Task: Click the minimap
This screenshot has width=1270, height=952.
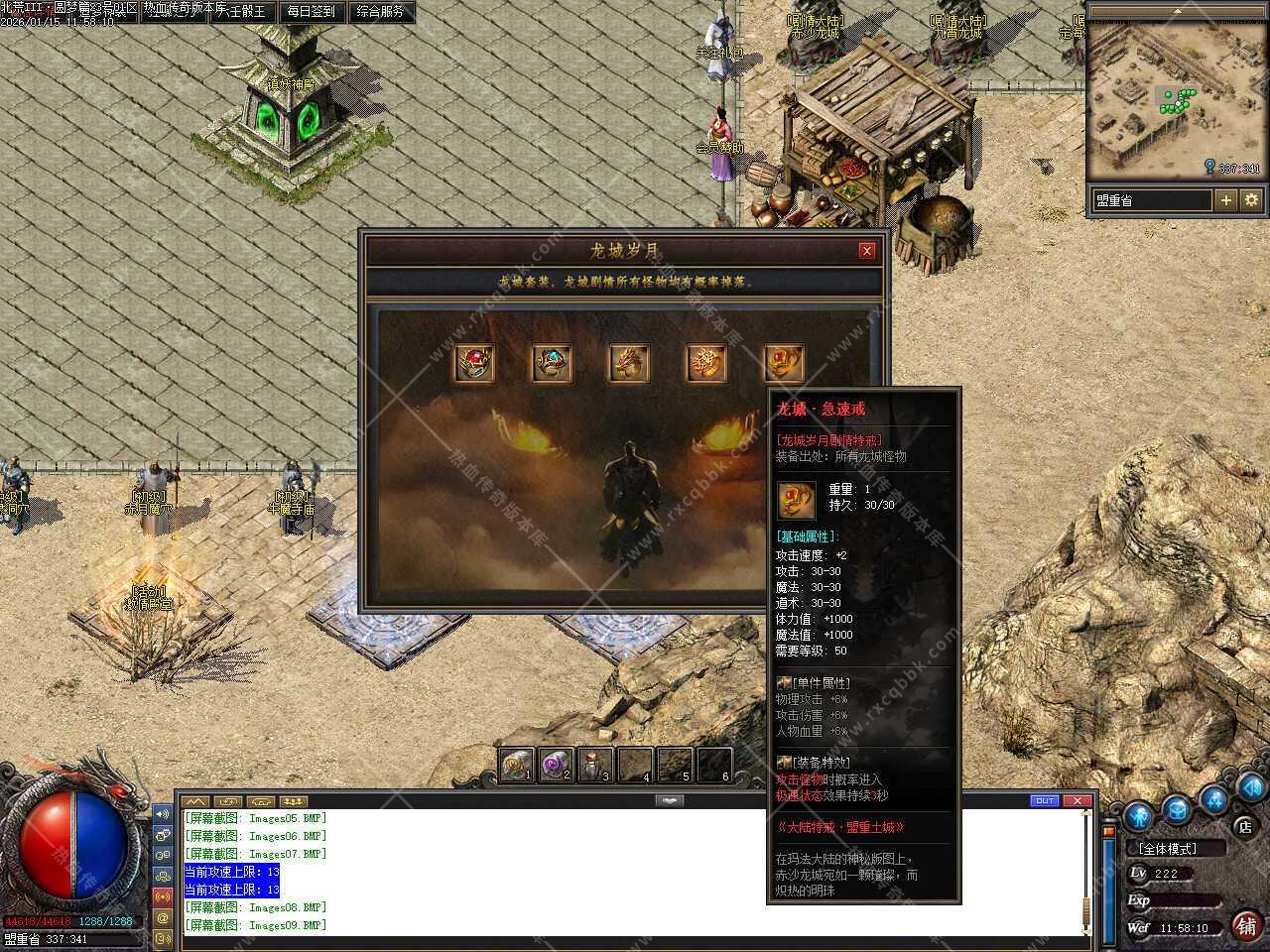Action: [1176, 99]
